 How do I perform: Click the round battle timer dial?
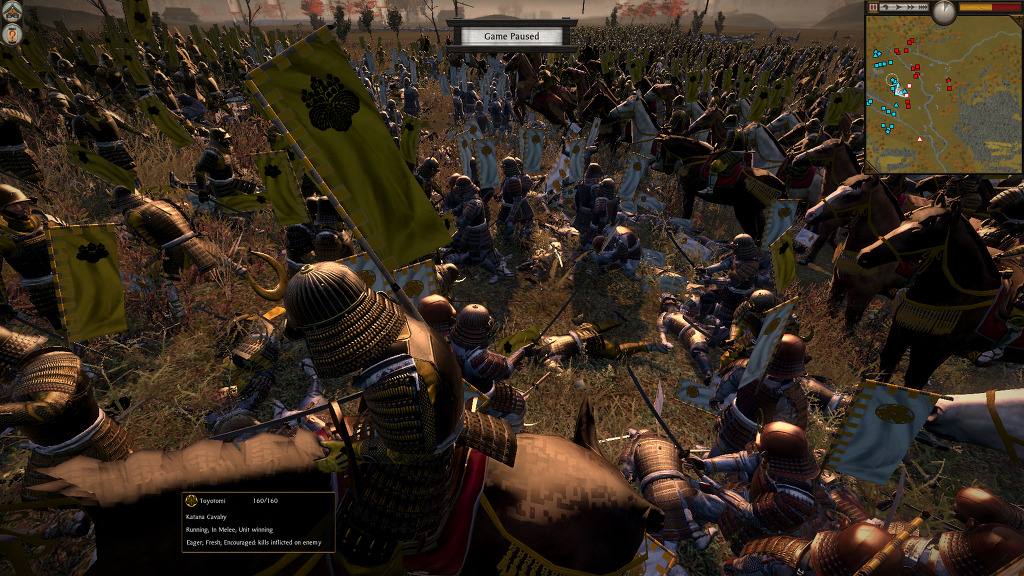click(944, 11)
